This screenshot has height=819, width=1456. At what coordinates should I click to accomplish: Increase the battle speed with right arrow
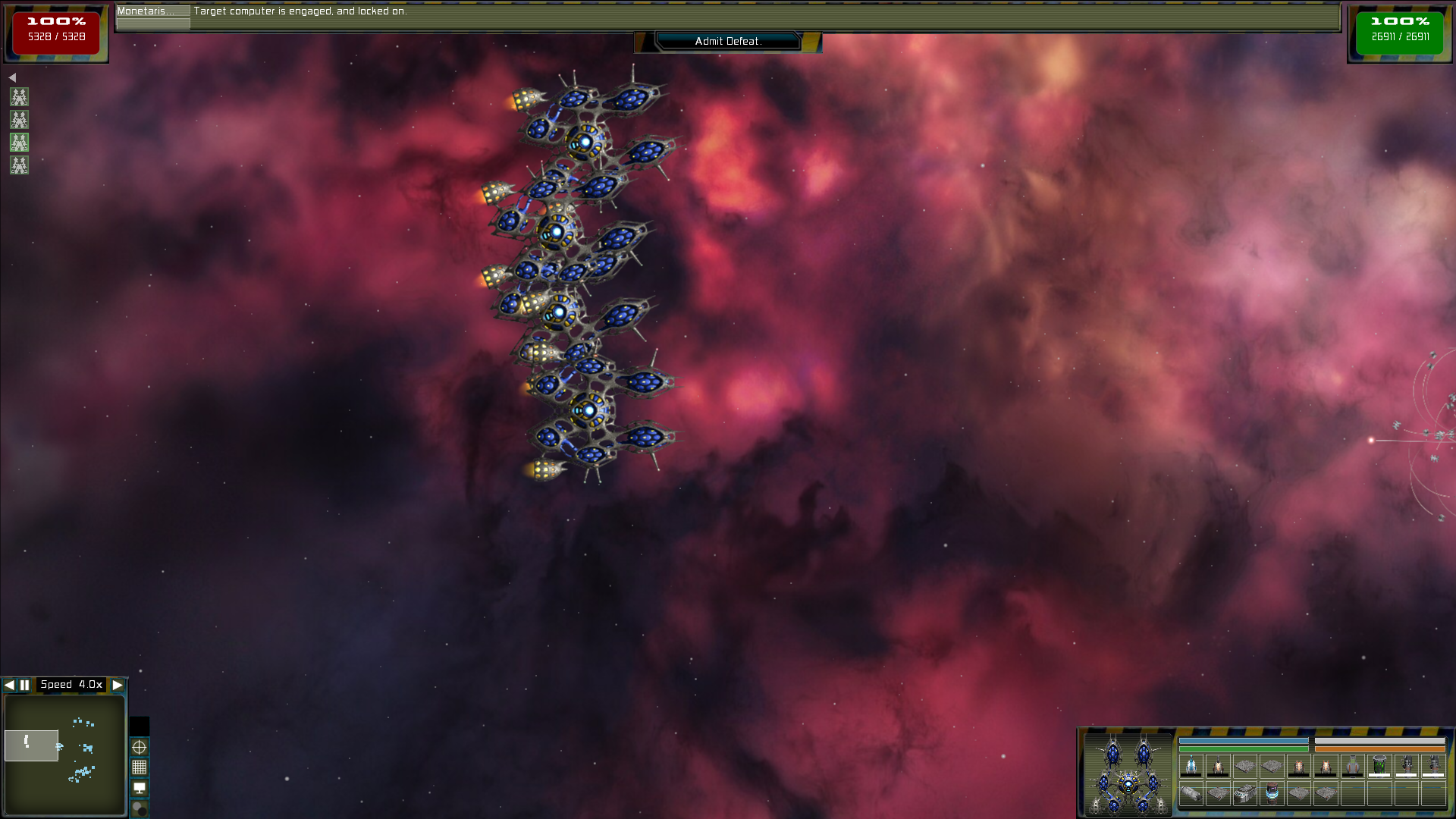click(x=118, y=685)
